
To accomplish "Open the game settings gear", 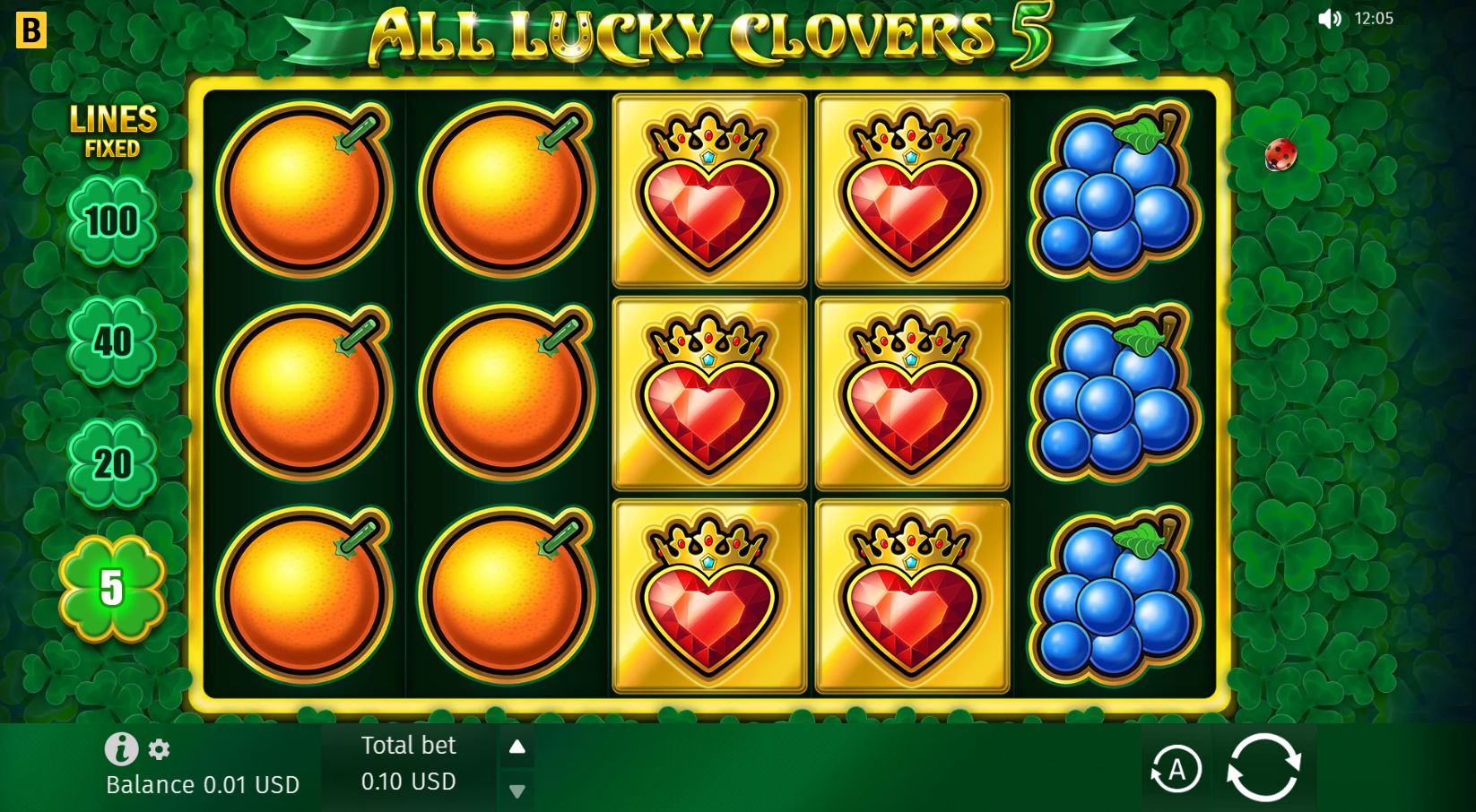I will tap(160, 749).
